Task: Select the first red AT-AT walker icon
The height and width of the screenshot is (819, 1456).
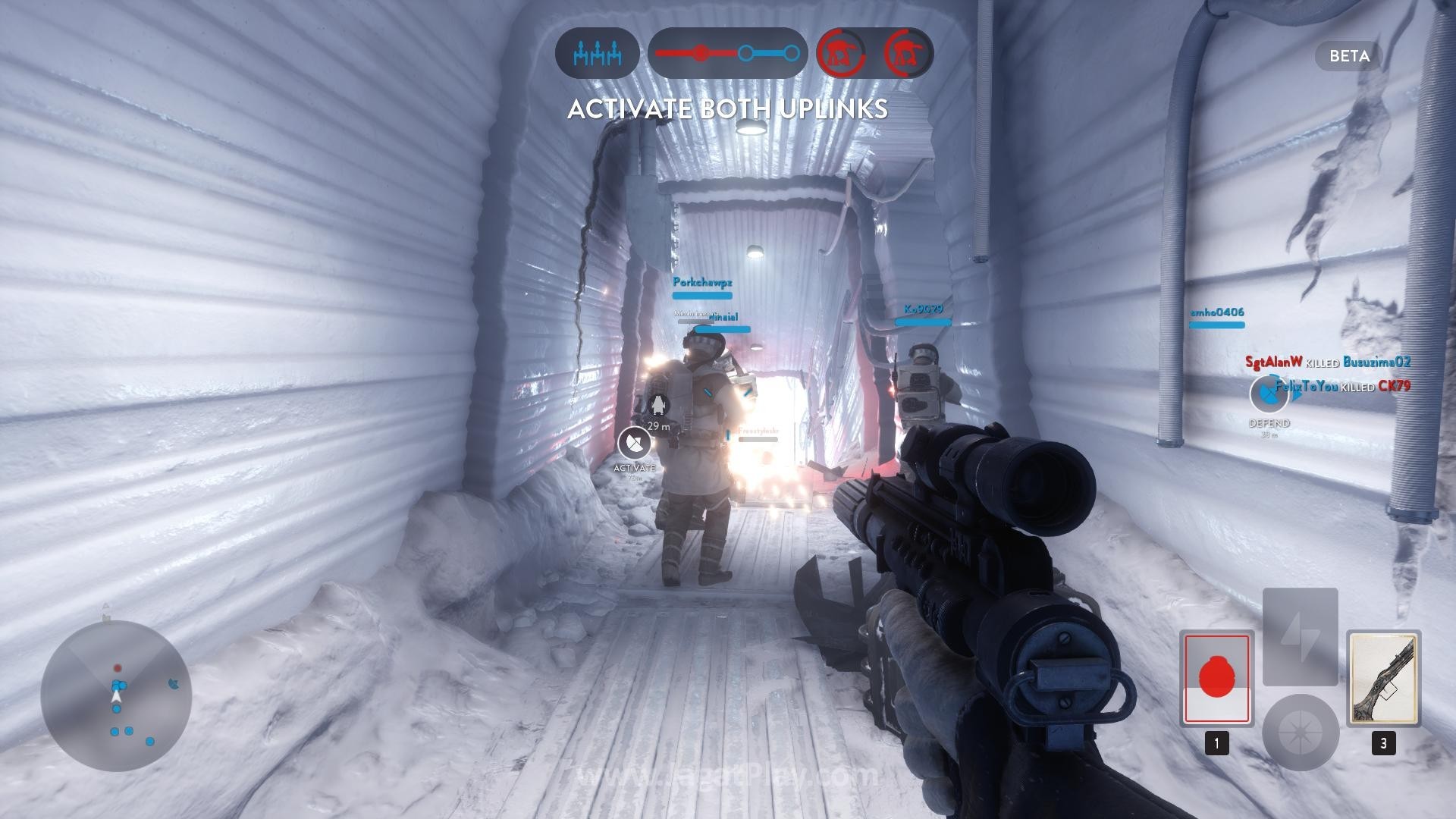Action: coord(842,54)
